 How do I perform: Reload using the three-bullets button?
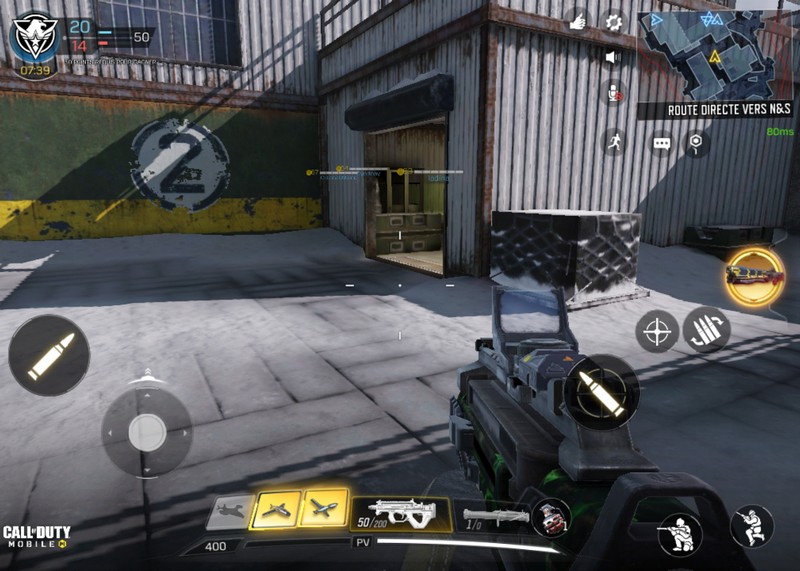(x=707, y=330)
